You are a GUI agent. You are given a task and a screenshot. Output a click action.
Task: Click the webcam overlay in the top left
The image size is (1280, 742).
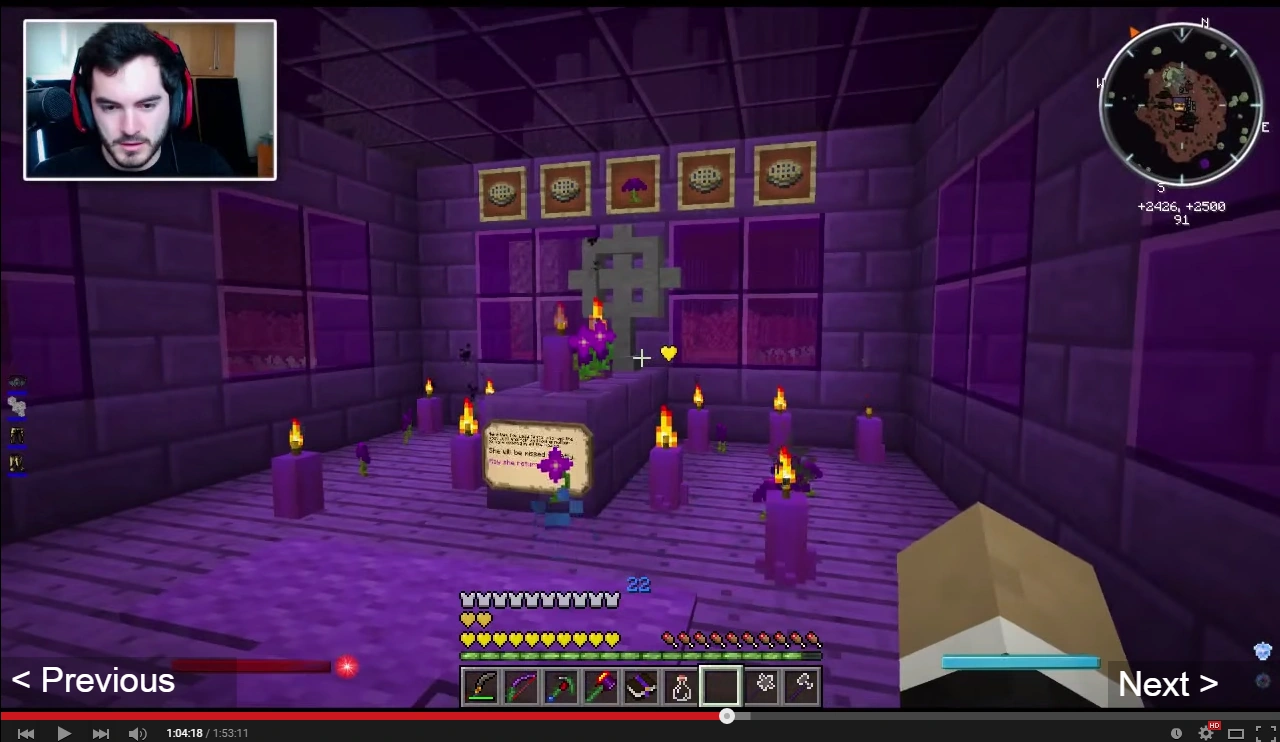coord(150,98)
